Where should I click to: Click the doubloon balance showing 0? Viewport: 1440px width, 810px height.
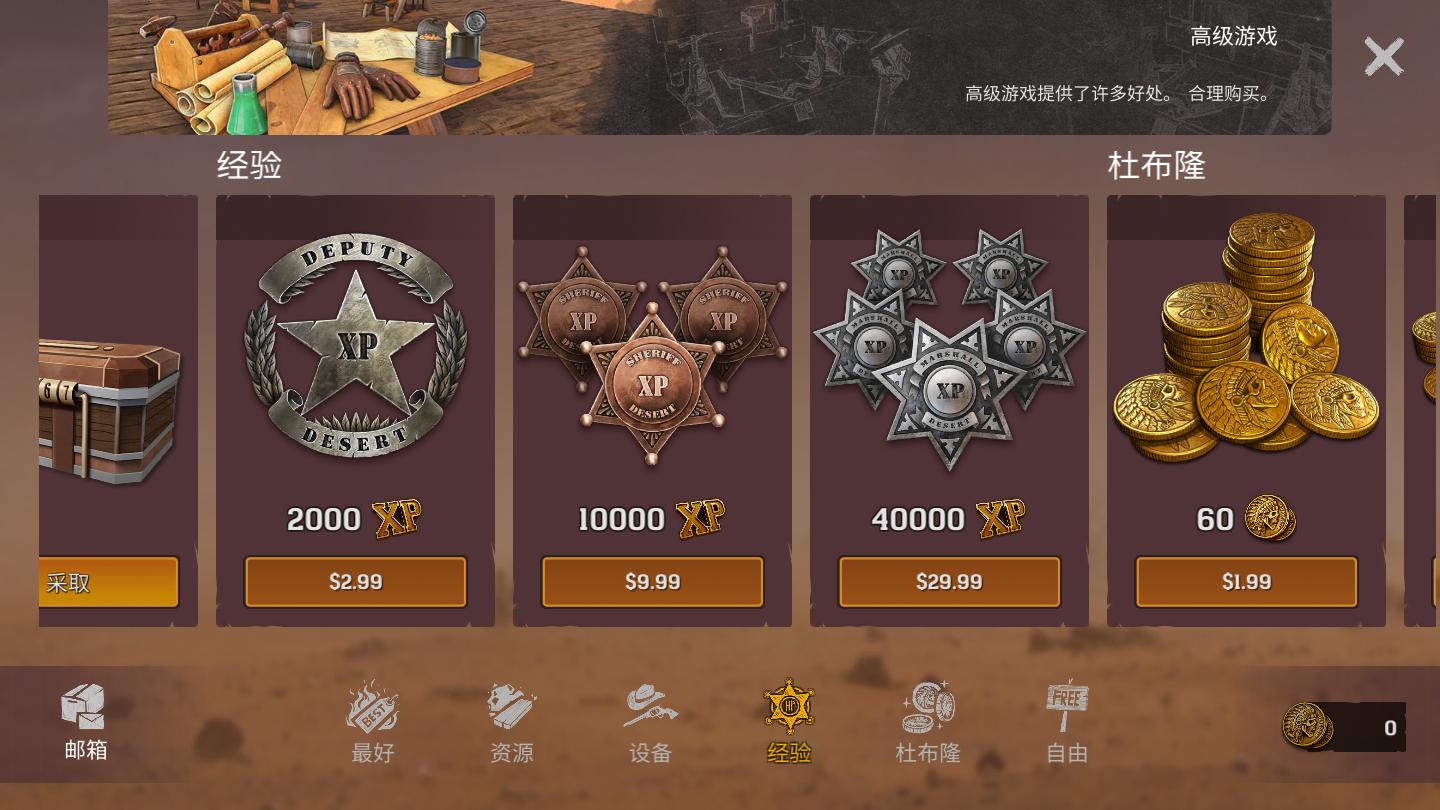coord(1388,728)
